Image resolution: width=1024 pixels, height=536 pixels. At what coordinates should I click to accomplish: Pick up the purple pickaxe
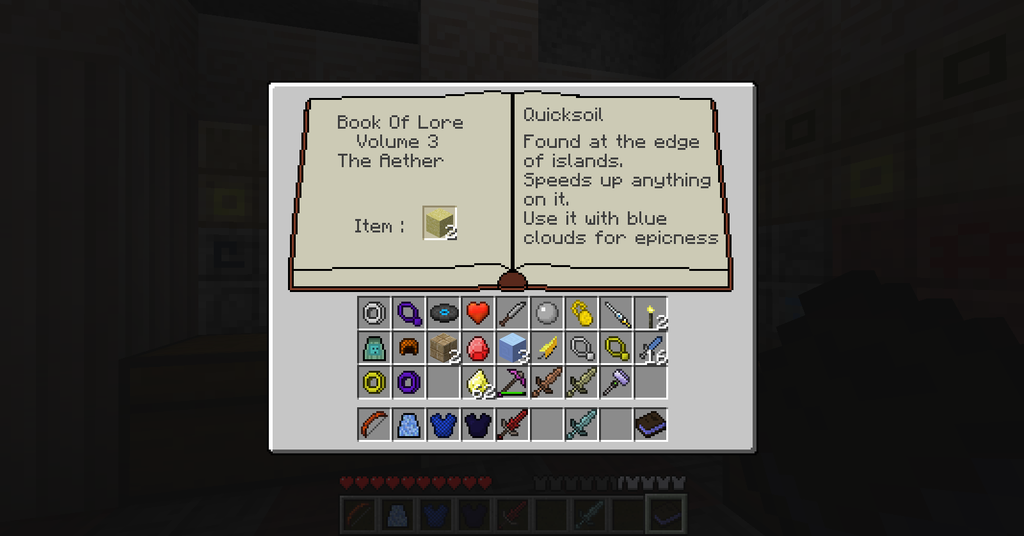pyautogui.click(x=512, y=381)
